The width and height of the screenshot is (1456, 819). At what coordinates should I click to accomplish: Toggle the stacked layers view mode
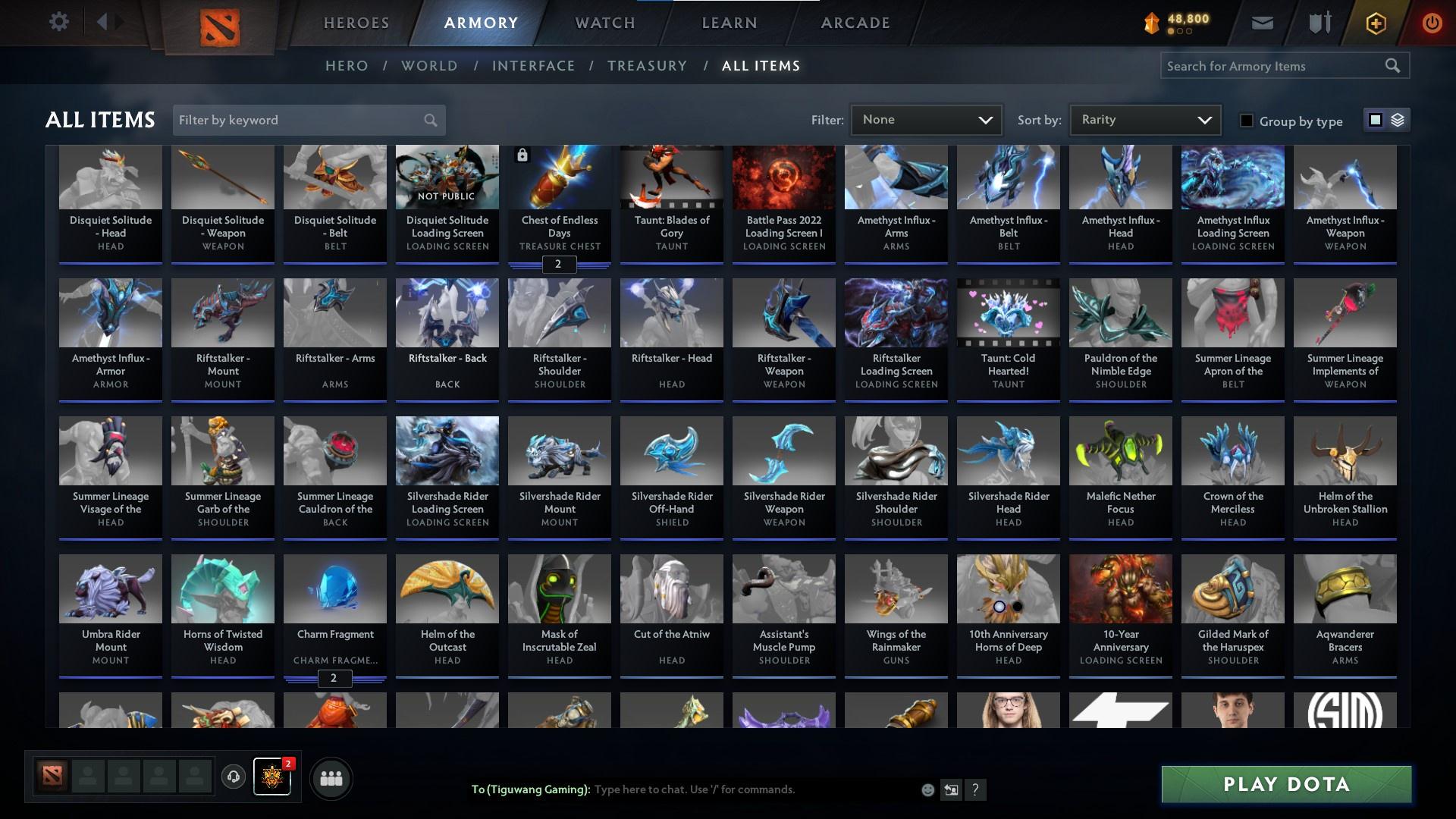click(1398, 120)
